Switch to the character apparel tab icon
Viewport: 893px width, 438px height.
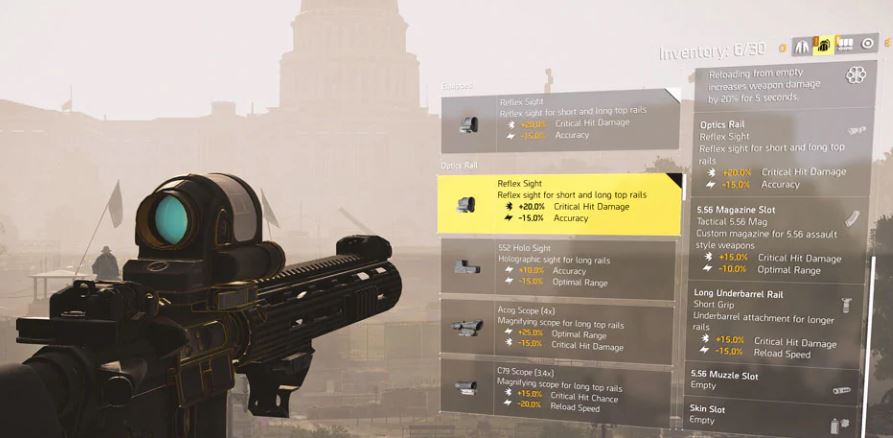point(801,45)
